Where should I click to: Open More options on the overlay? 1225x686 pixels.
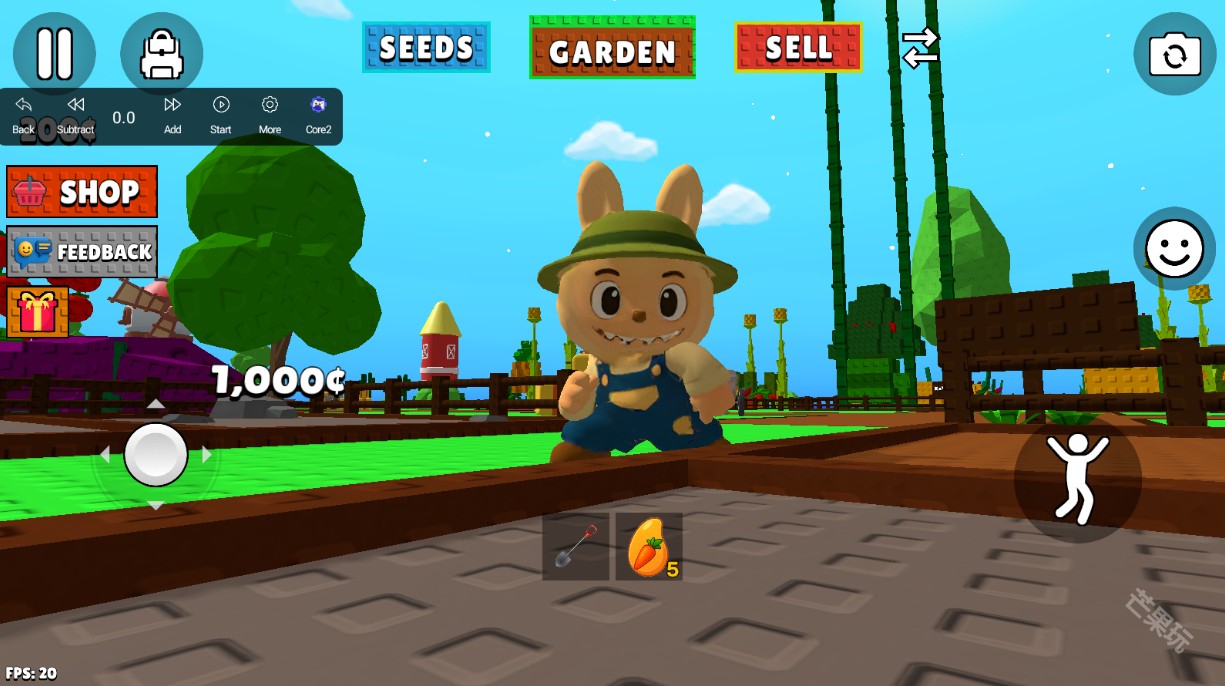pyautogui.click(x=270, y=114)
